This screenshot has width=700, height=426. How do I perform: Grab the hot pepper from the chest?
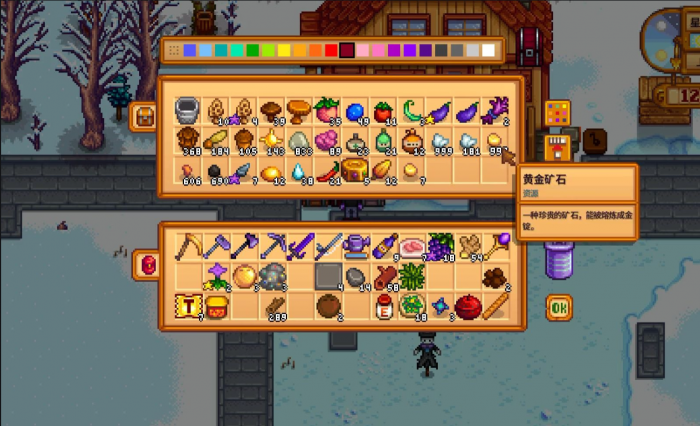point(328,174)
